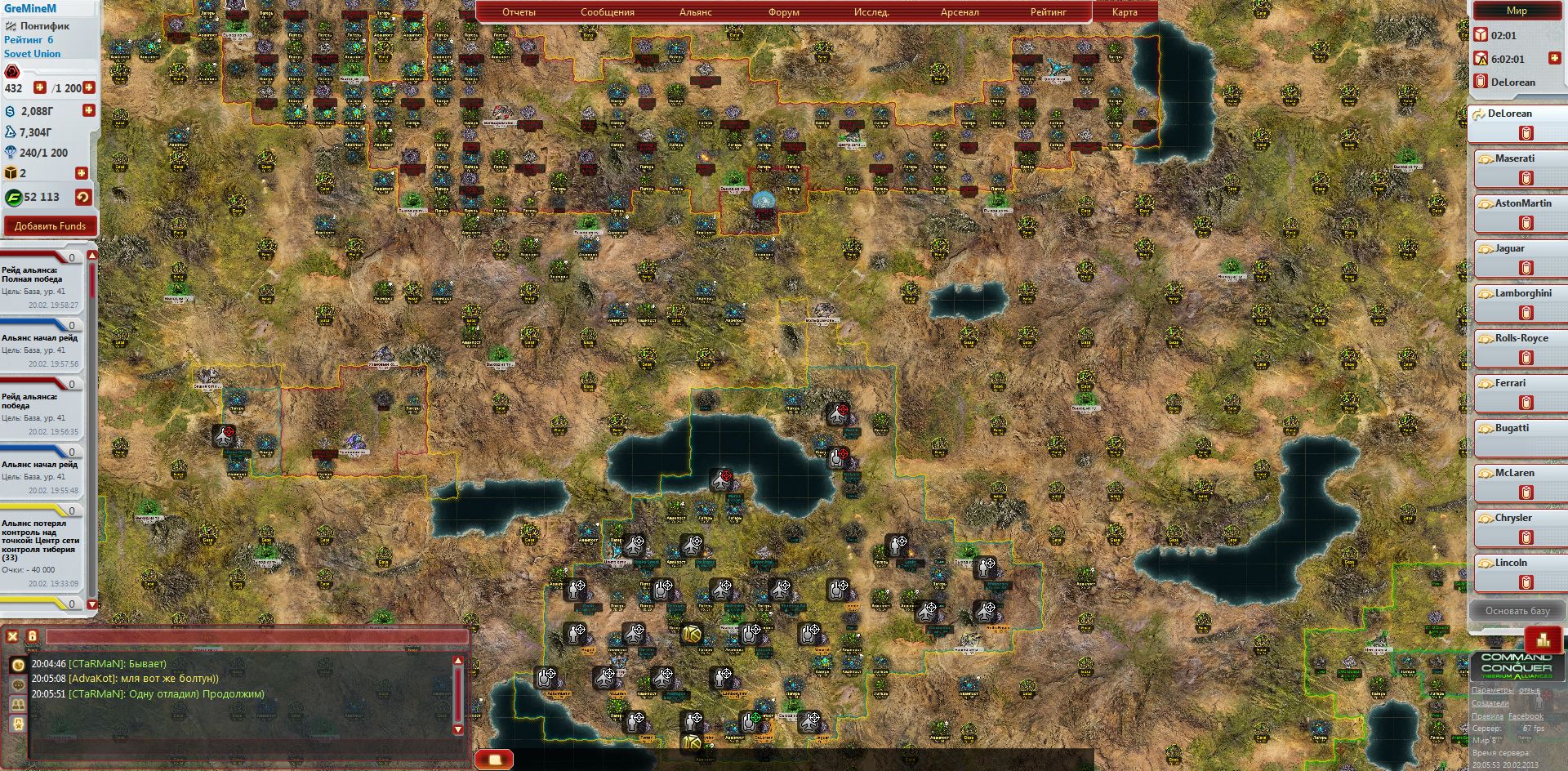
Task: Open the Арсенал menu entry
Action: tap(960, 12)
